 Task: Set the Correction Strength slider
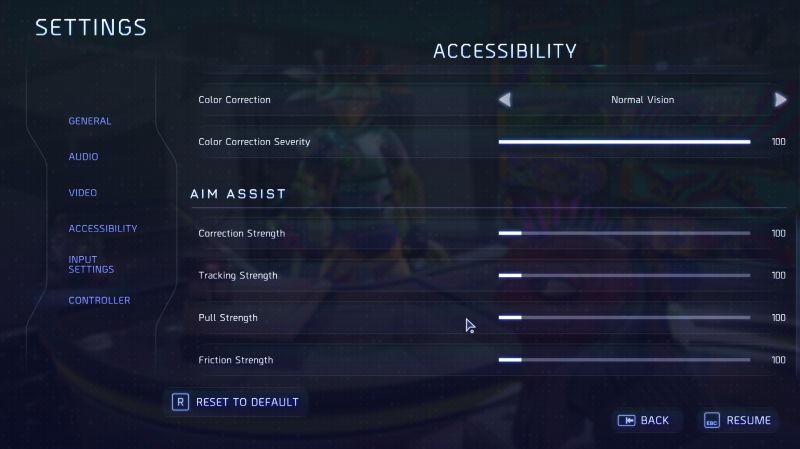624,234
